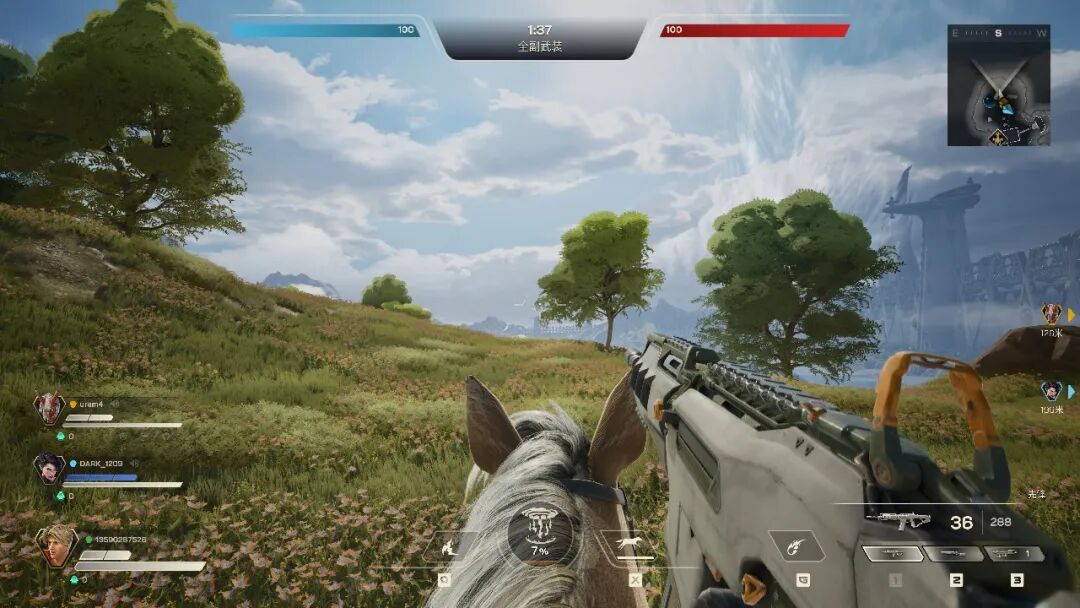The image size is (1080, 608).
Task: Switch to the first weapon slot
Action: click(x=893, y=554)
